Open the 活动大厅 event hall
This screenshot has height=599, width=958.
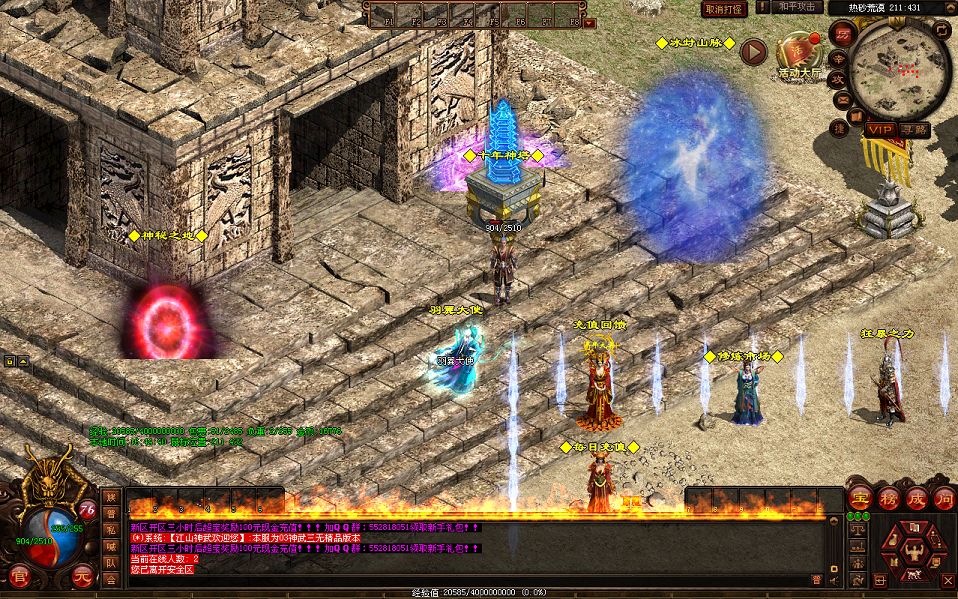pyautogui.click(x=799, y=57)
